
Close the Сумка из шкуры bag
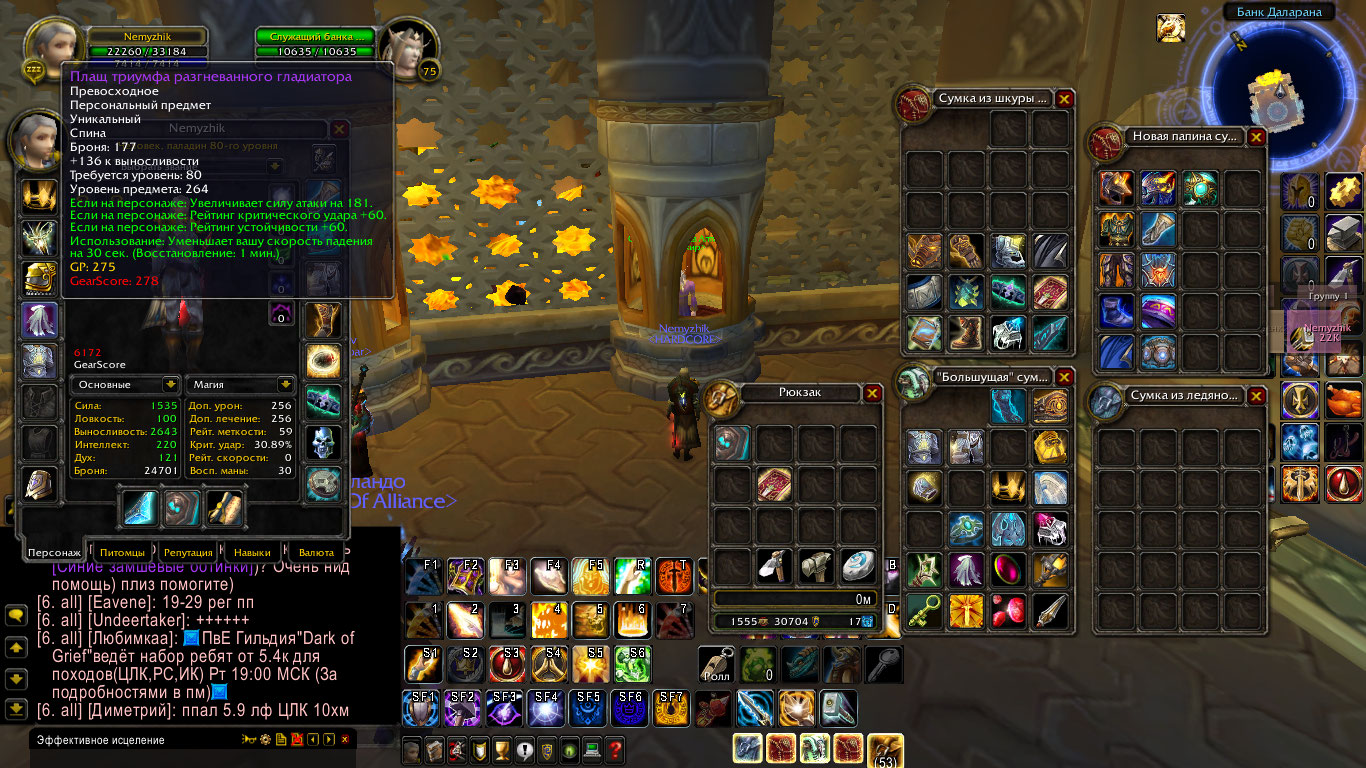pyautogui.click(x=1065, y=99)
